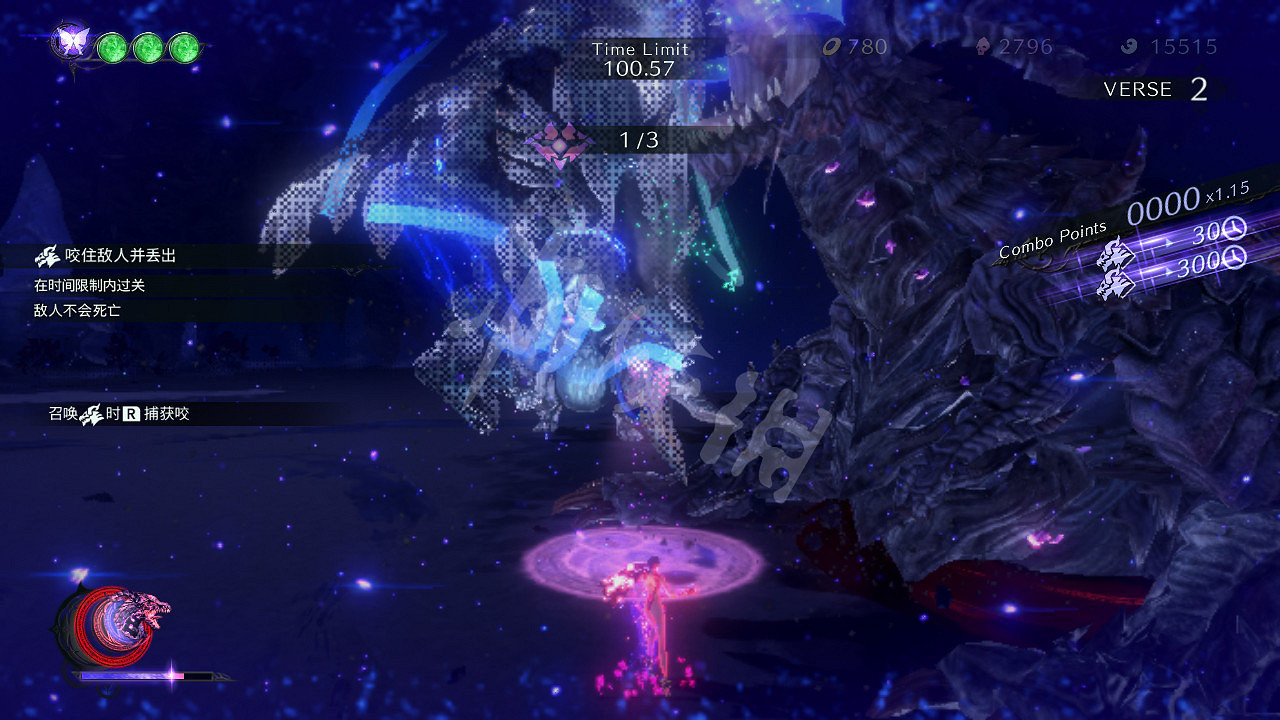This screenshot has height=720, width=1280.
Task: Toggle the first green magic orb
Action: click(112, 47)
